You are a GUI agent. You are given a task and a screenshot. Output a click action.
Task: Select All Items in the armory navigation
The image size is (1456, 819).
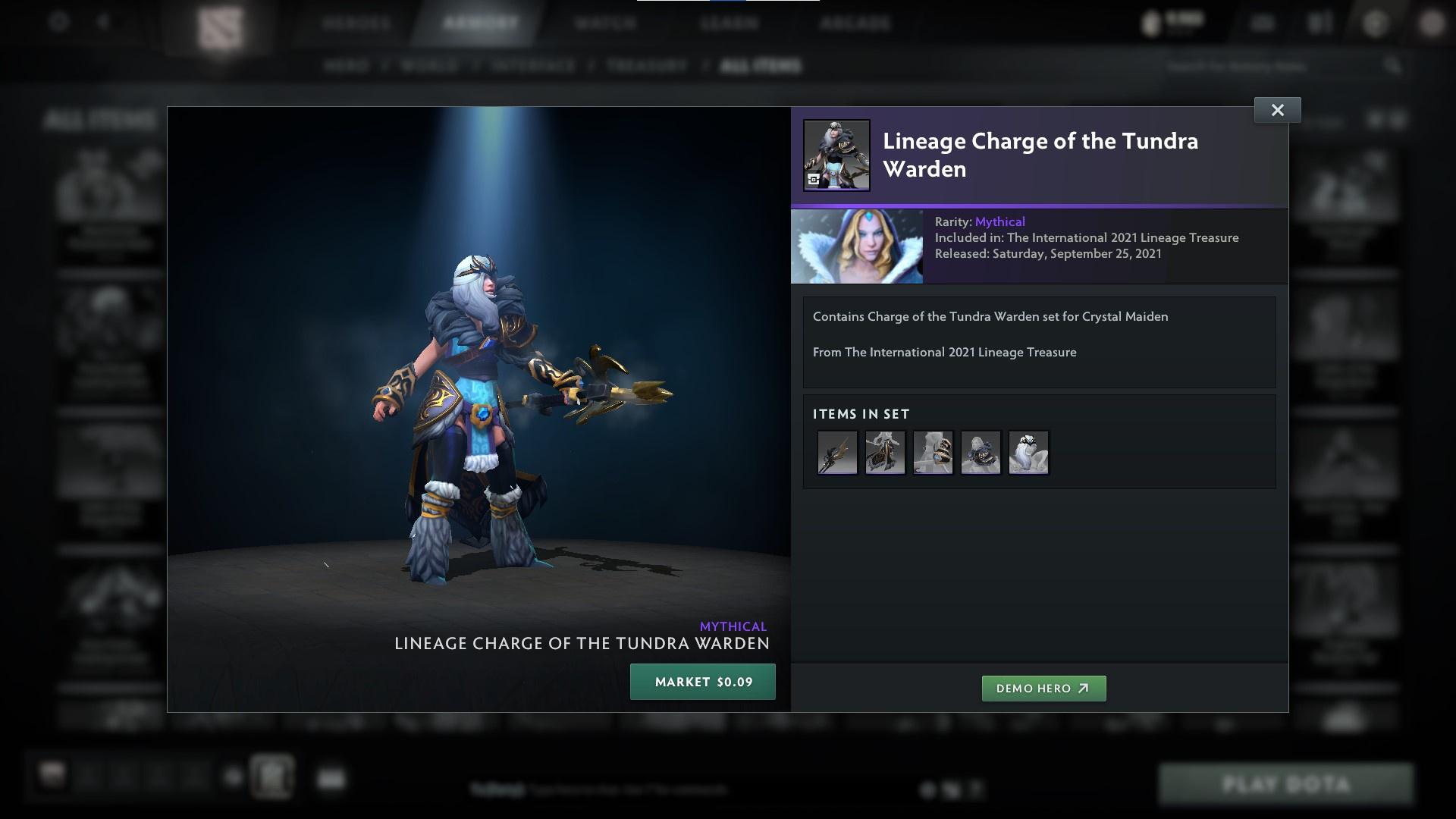click(x=761, y=66)
